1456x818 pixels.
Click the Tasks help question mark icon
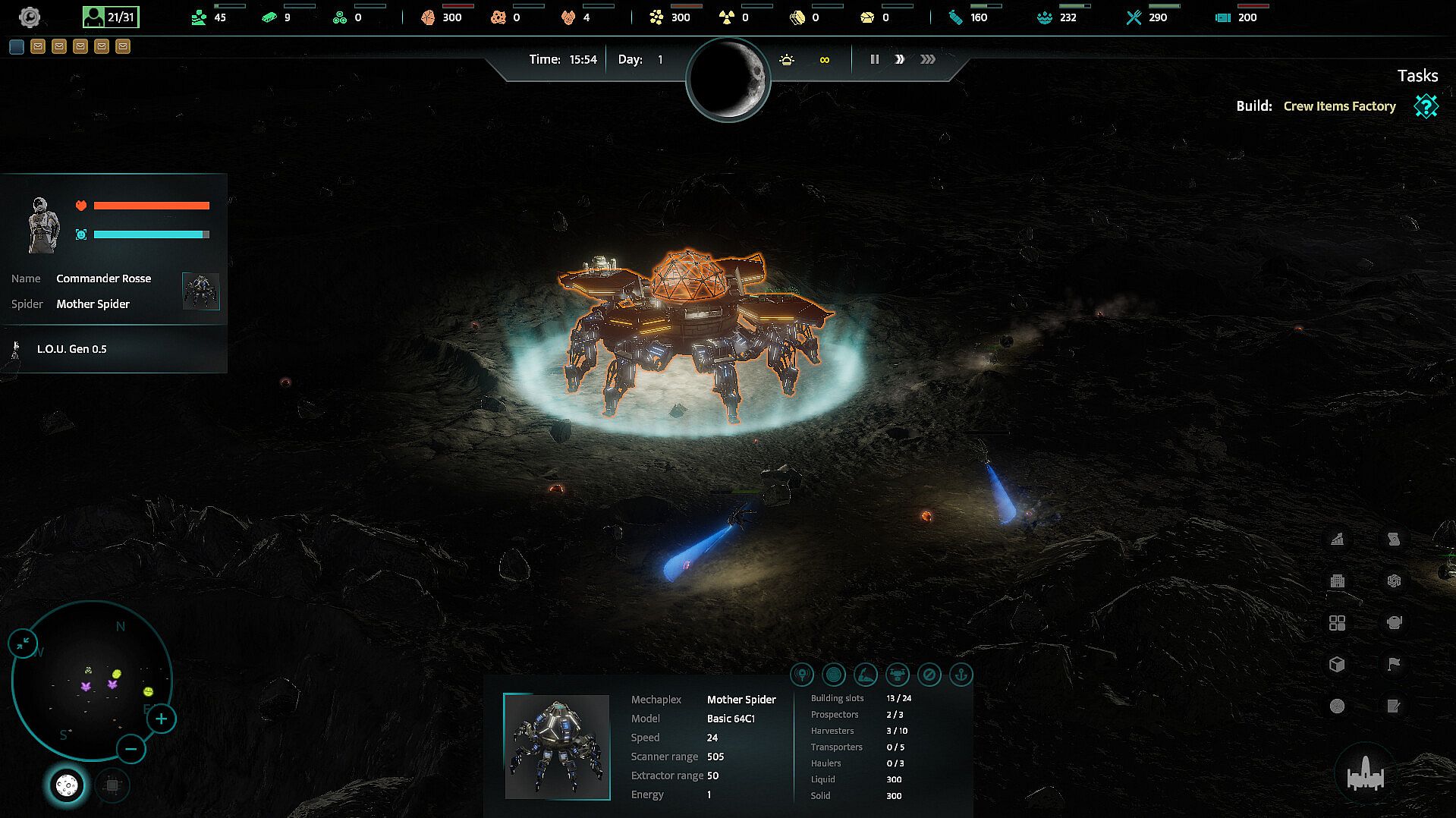click(1426, 106)
